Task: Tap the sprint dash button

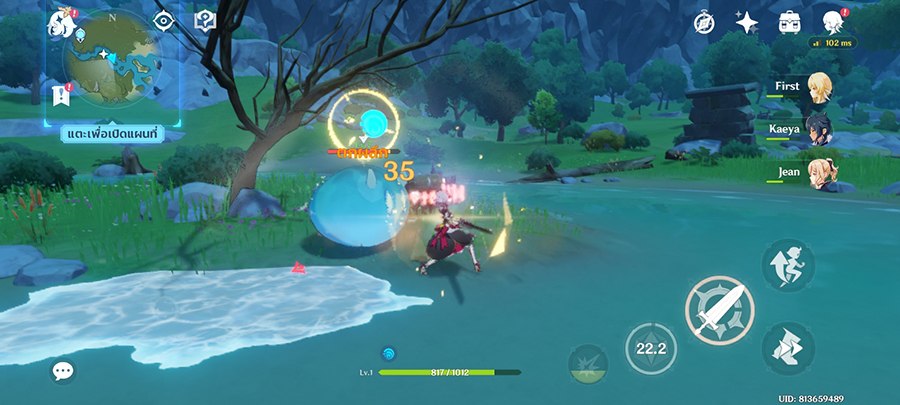Action: coord(787,349)
